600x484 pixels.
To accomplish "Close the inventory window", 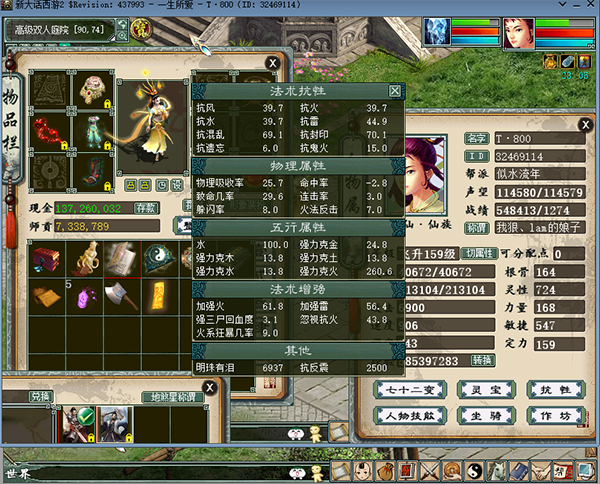I will coord(273,62).
